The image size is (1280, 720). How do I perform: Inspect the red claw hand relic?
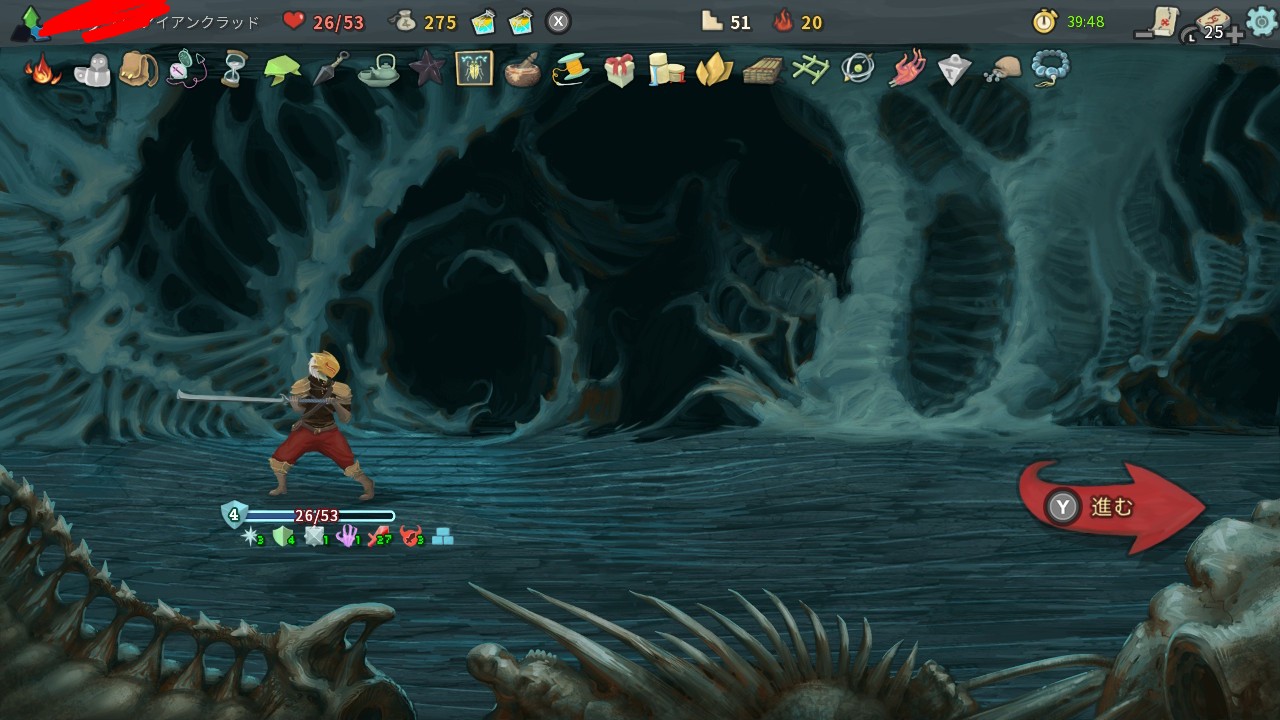[x=907, y=69]
